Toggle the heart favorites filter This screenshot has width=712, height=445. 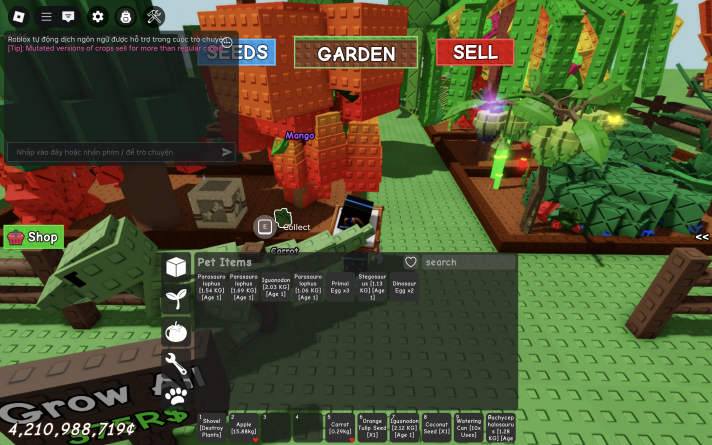point(410,262)
